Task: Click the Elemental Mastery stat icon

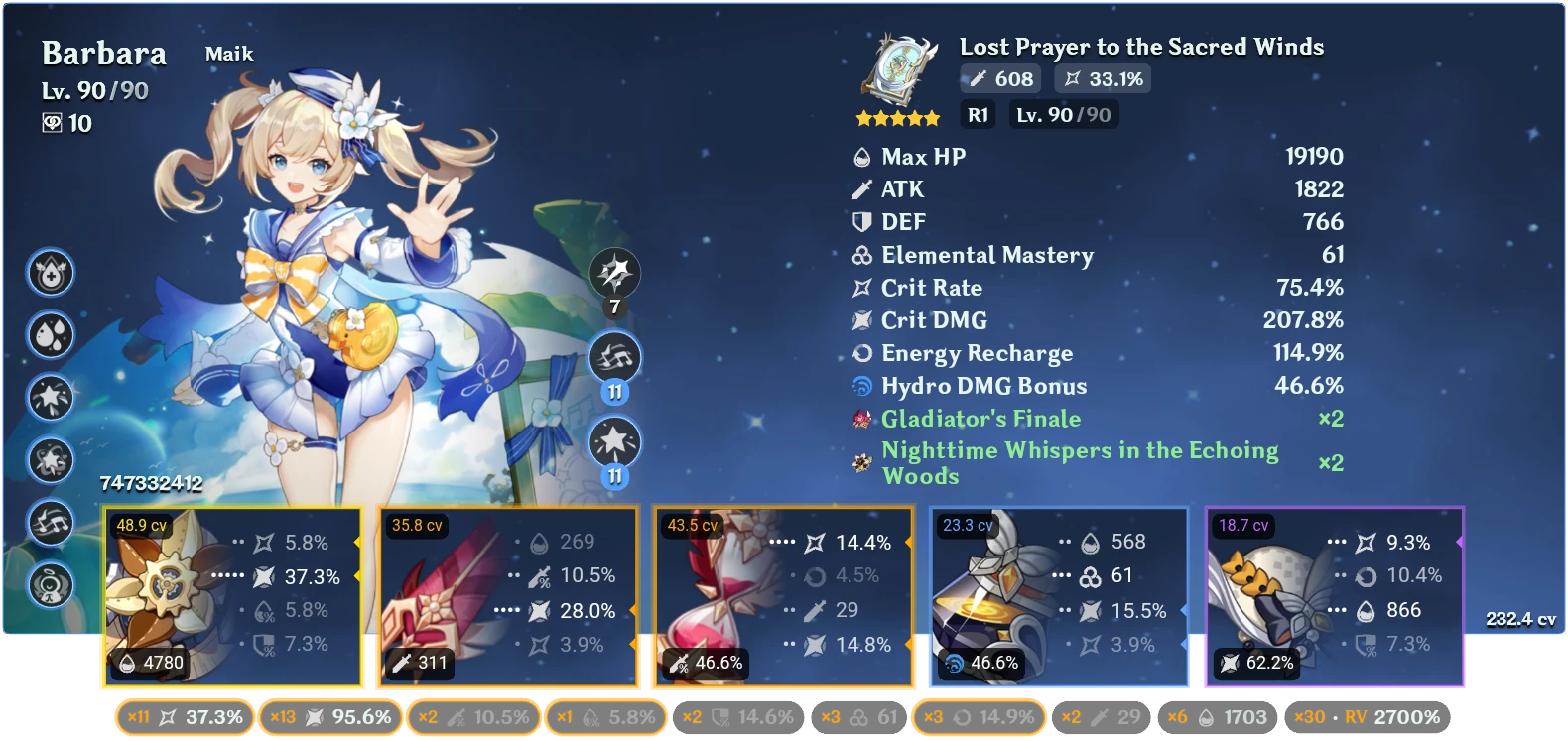Action: 861,255
